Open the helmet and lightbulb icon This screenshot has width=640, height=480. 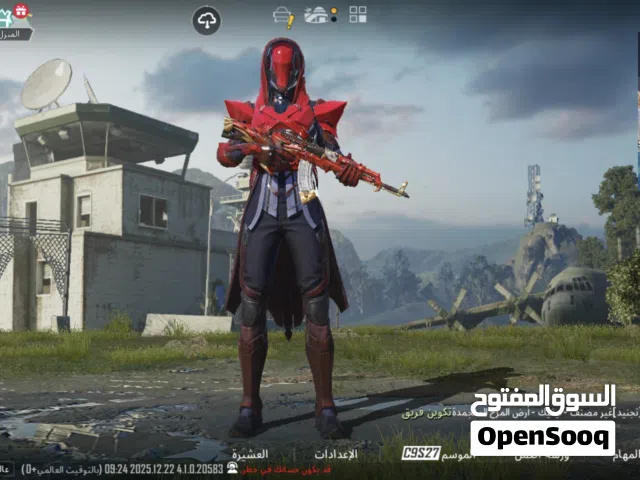pos(283,16)
